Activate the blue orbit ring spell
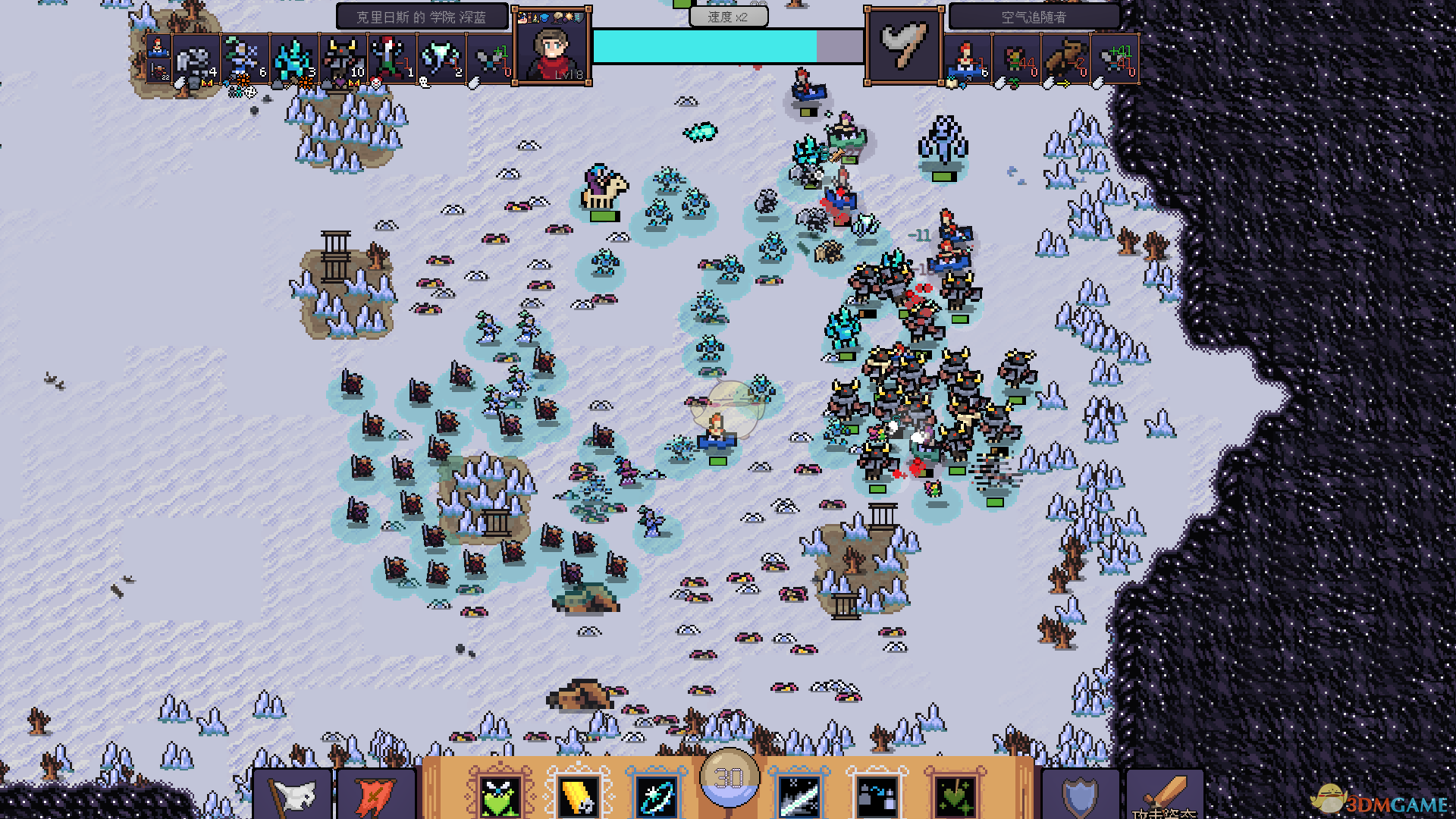The image size is (1456, 819). click(x=656, y=794)
